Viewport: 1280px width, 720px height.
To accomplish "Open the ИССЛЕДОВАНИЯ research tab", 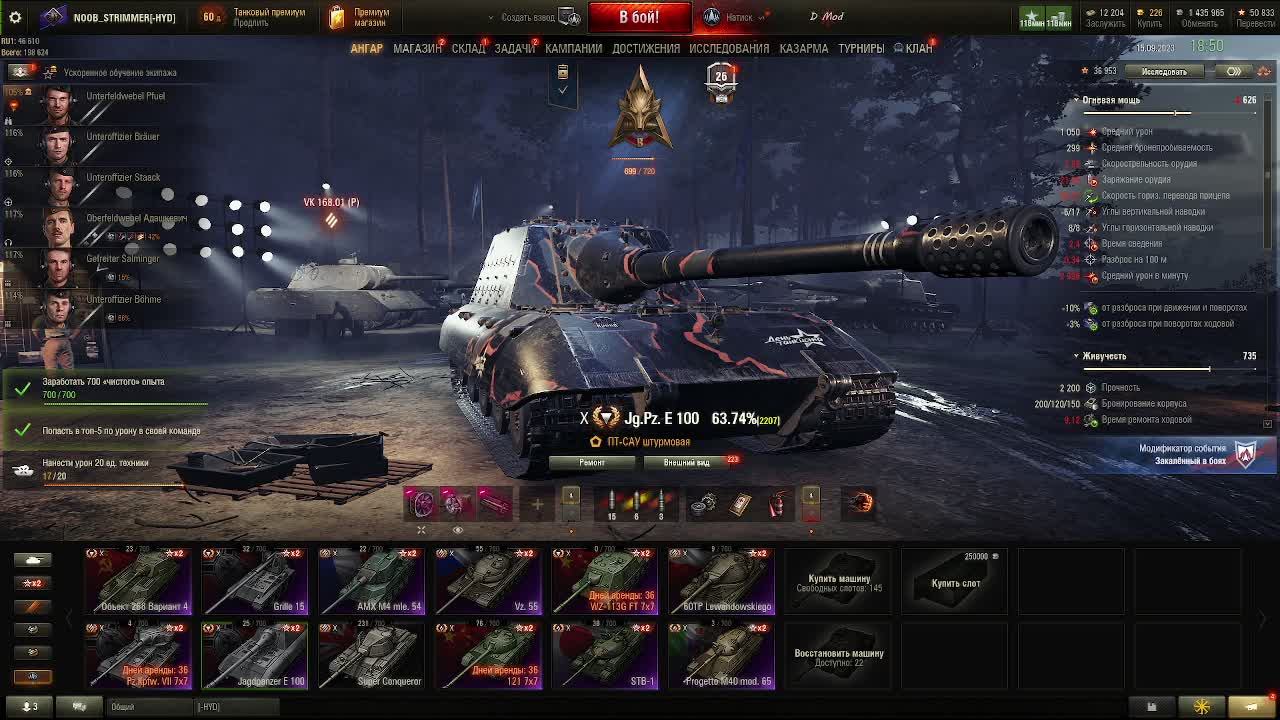I will coord(729,48).
